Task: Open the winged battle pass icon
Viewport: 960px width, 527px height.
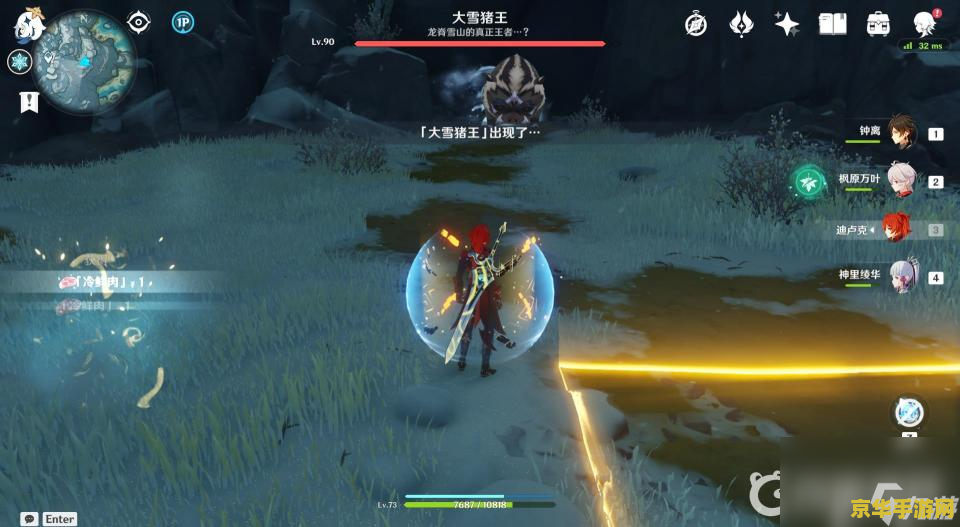Action: [741, 24]
